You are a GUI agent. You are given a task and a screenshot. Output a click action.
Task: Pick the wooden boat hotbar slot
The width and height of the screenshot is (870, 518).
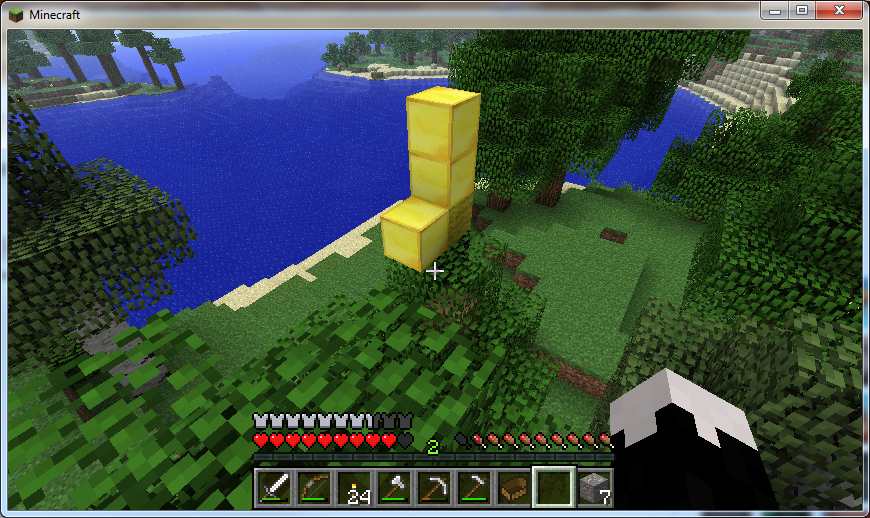coord(513,486)
